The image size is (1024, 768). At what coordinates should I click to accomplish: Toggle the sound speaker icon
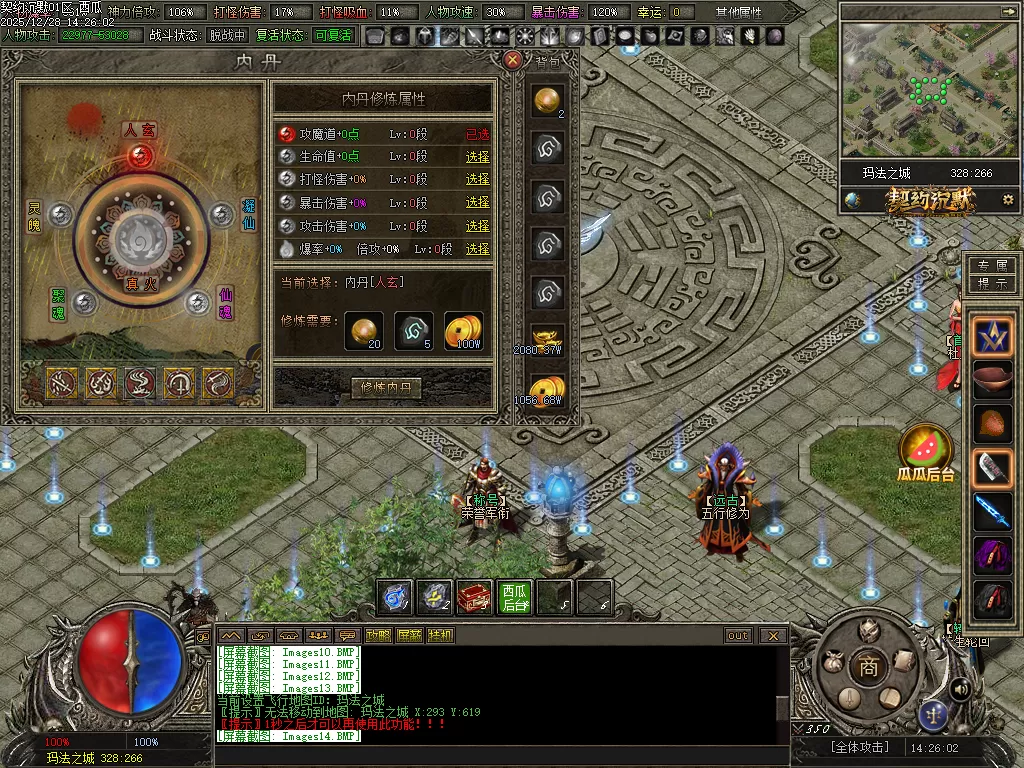960,689
